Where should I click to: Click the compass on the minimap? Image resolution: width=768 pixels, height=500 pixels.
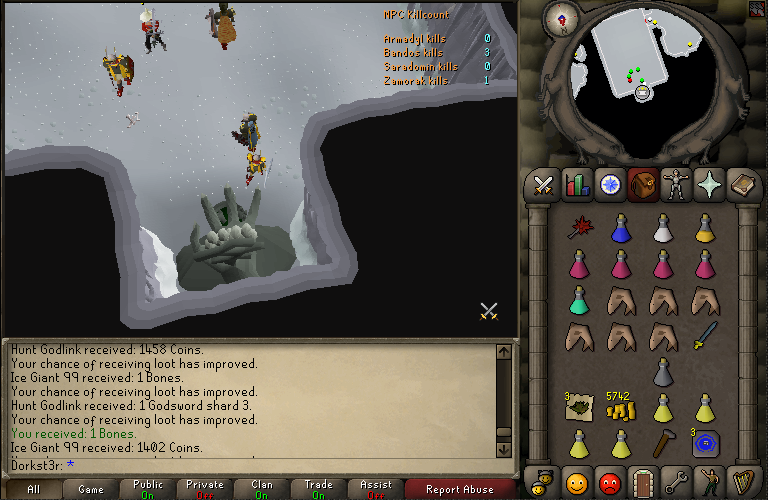[566, 18]
